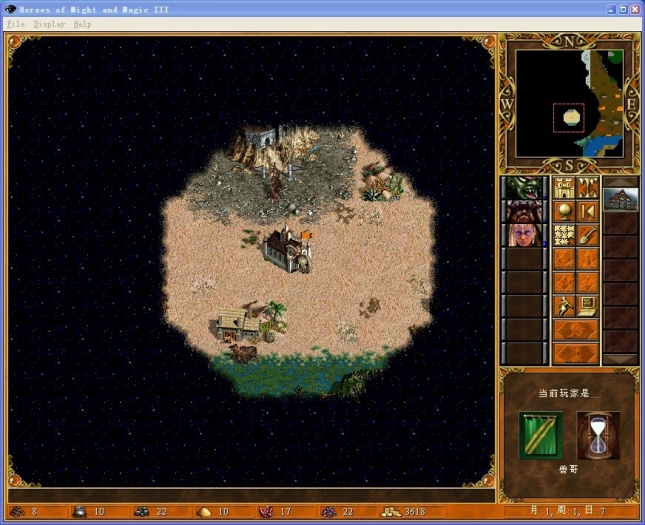
Task: Click the next hero helmet button
Action: 575,330
